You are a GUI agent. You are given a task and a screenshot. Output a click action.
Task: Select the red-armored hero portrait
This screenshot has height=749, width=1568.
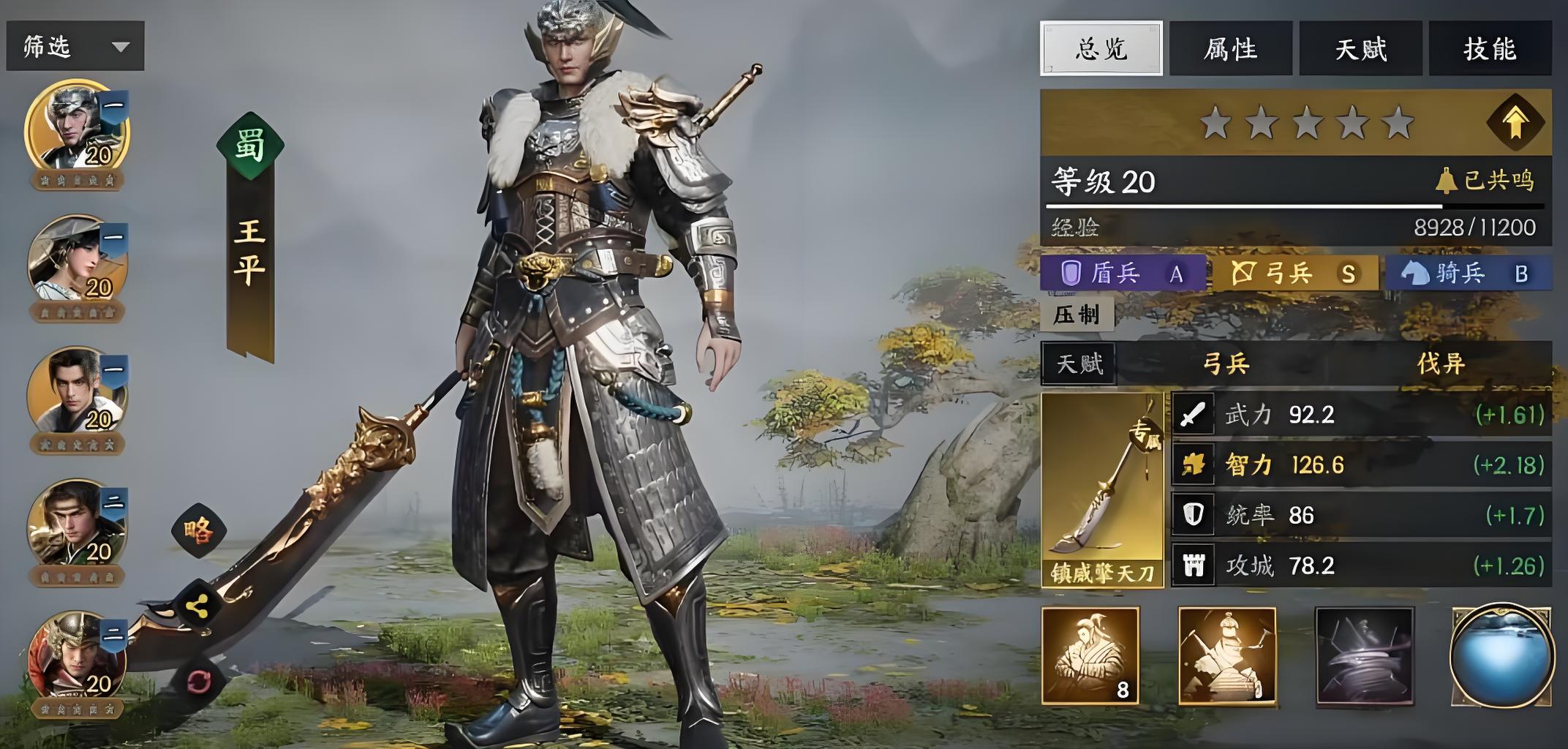(77, 657)
